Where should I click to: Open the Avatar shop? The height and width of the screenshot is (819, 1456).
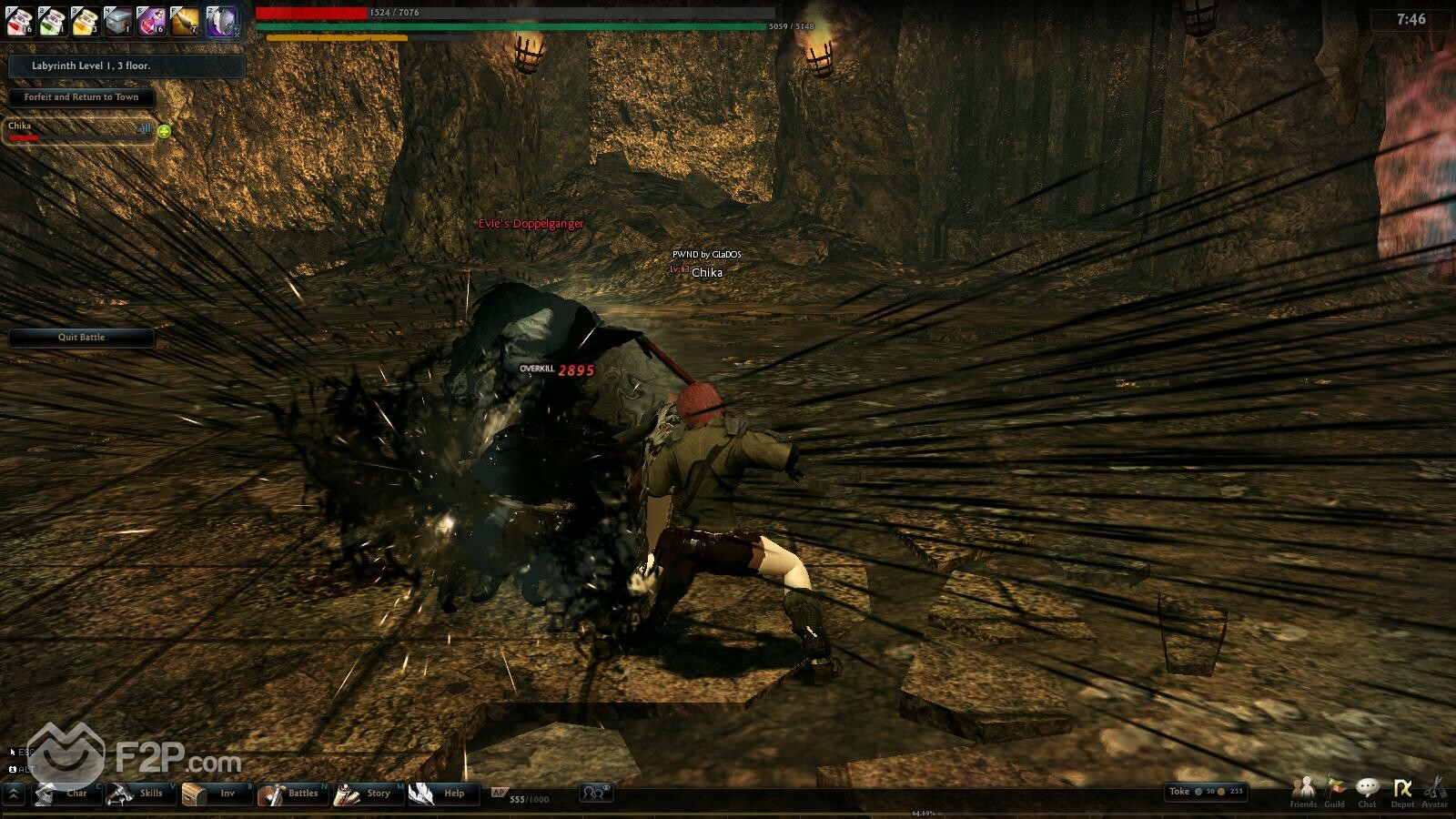click(1434, 792)
